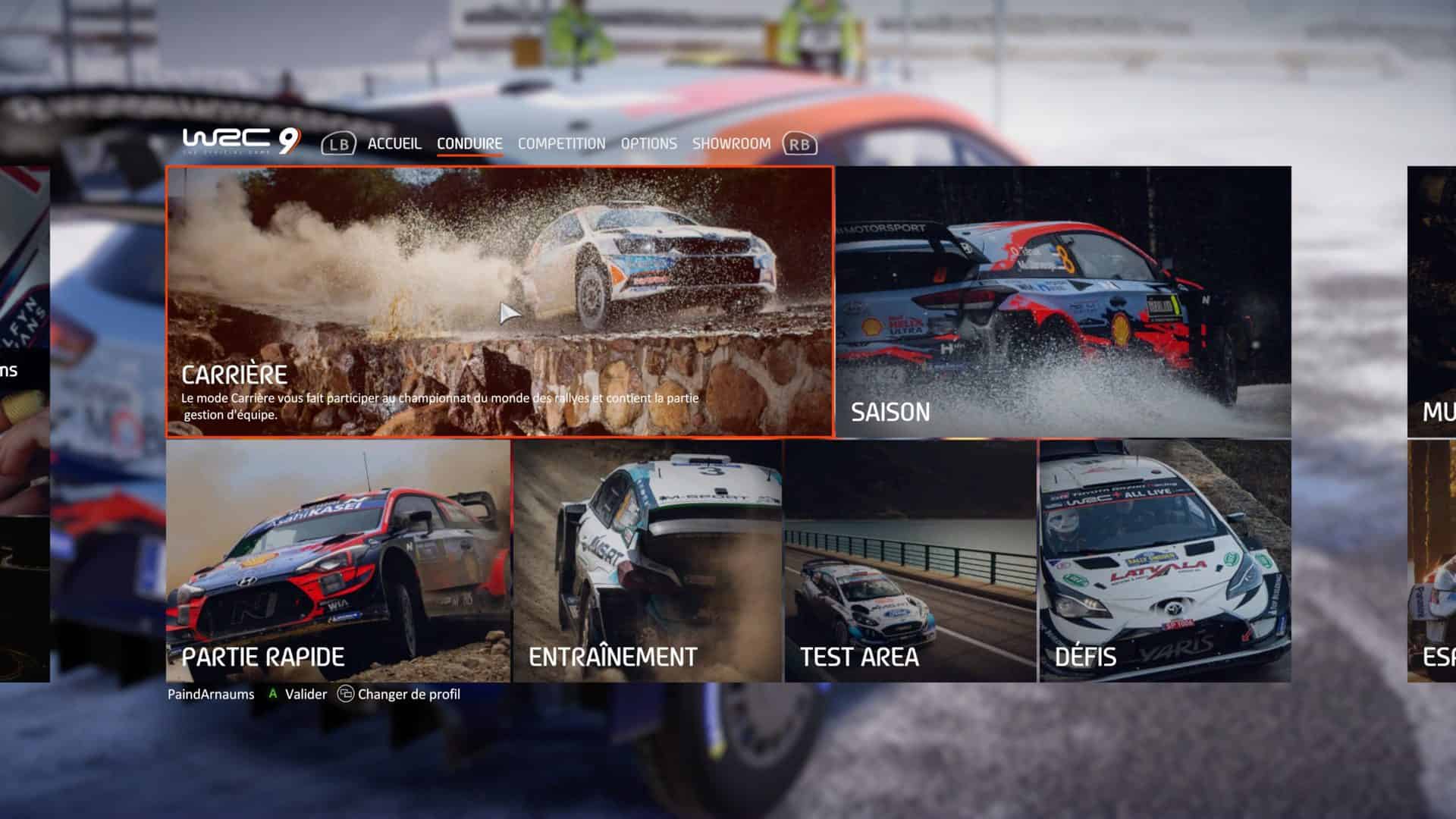The width and height of the screenshot is (1456, 819).
Task: Select the CONDUIRE tab
Action: click(x=469, y=143)
